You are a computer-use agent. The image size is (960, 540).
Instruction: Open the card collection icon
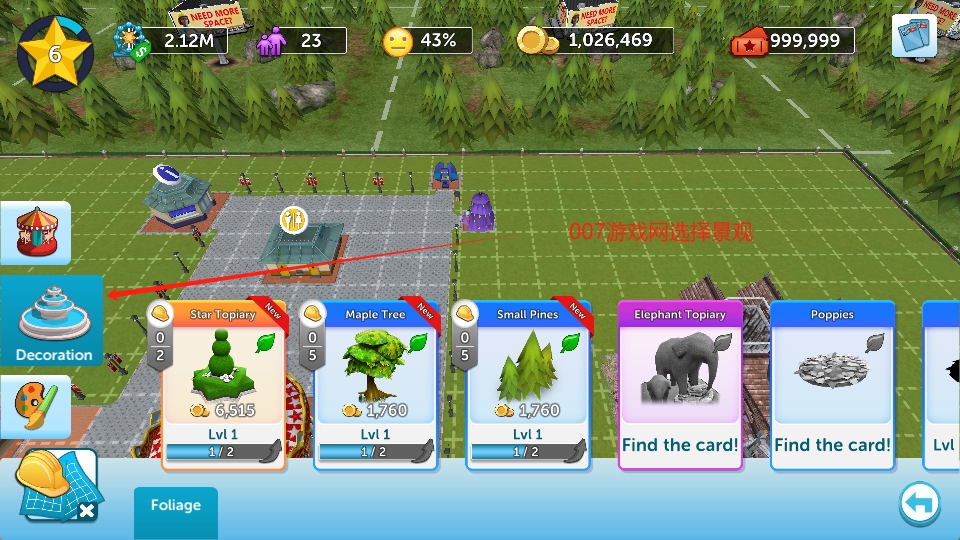tap(913, 36)
